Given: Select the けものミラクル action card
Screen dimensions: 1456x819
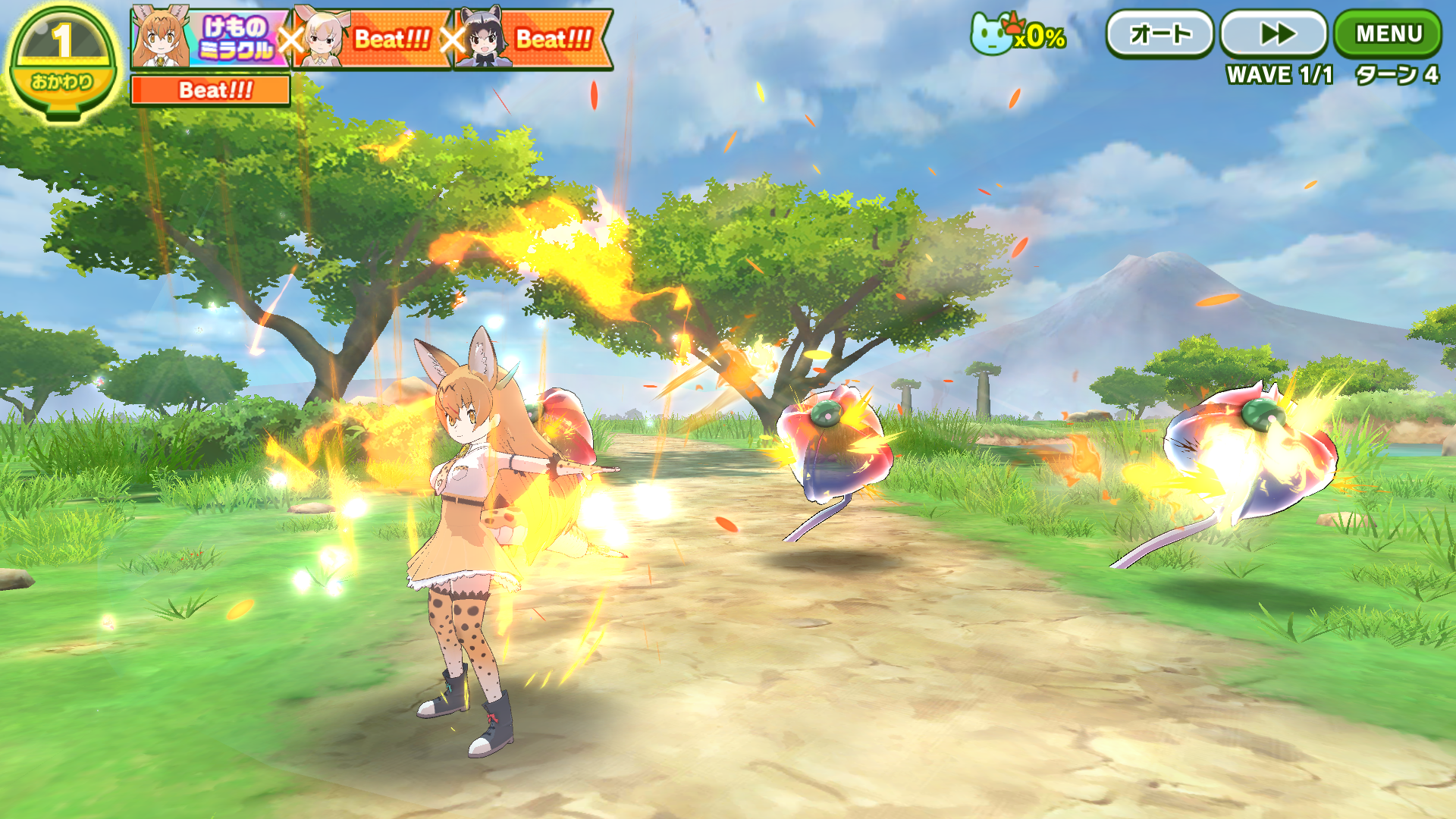Looking at the screenshot, I should point(211,38).
